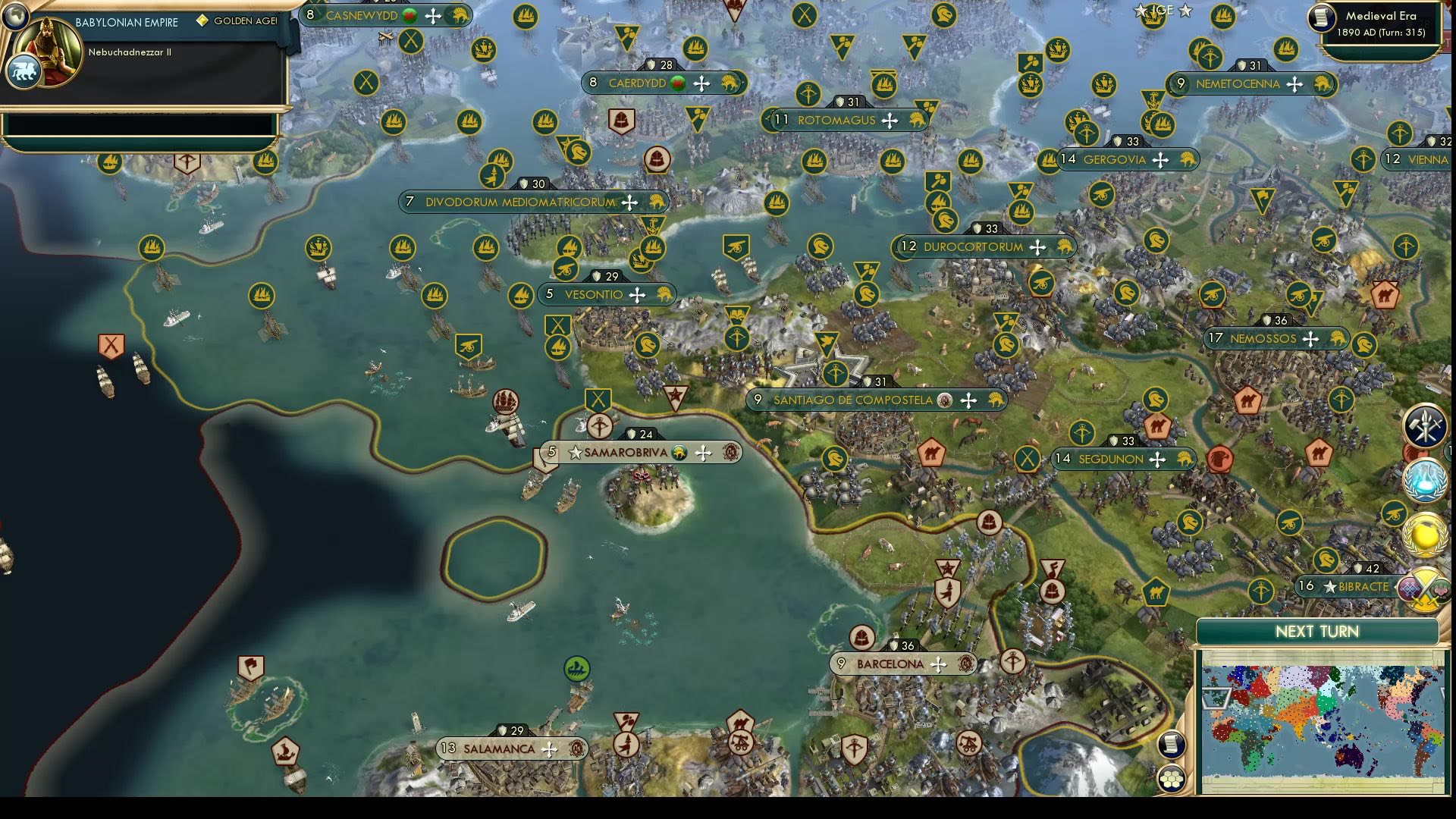Open the notification log scroll icon

1171,745
